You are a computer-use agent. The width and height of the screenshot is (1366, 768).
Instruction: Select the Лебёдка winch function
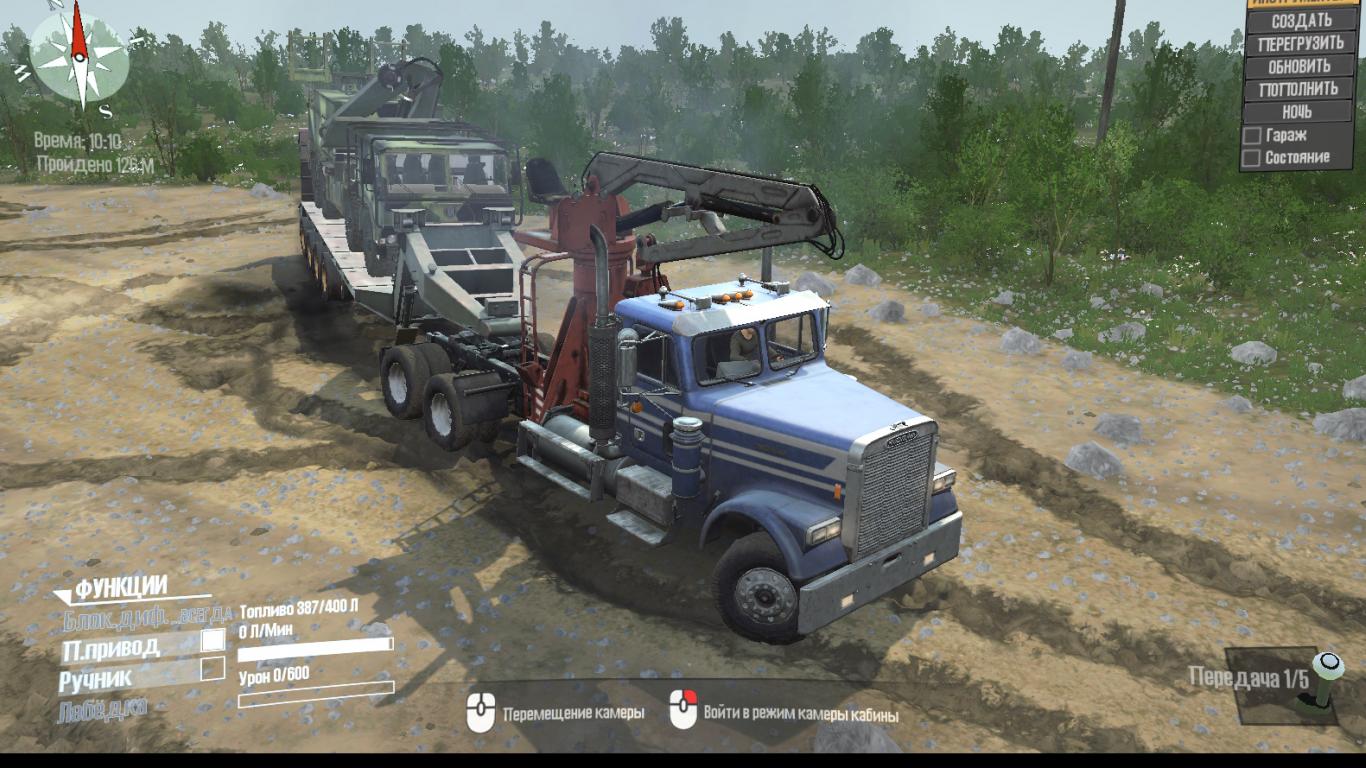102,708
